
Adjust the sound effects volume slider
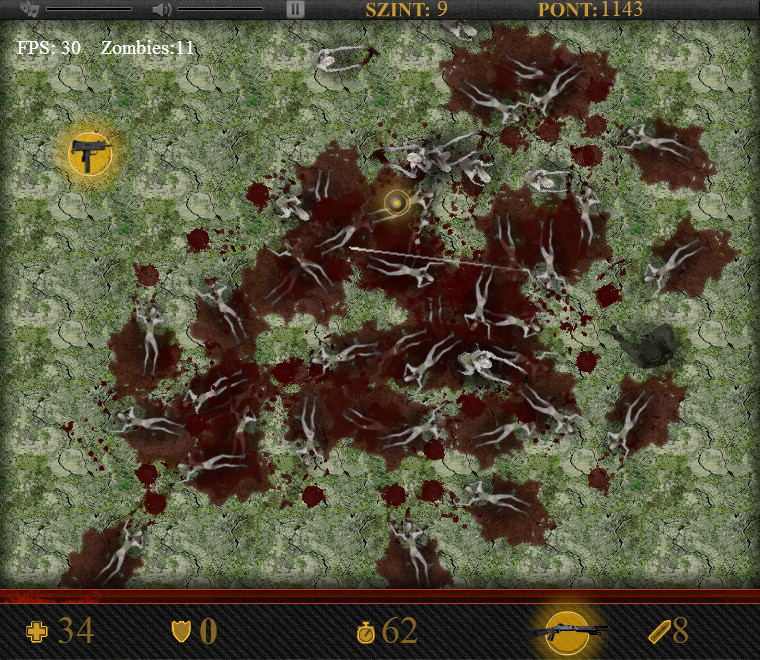[x=220, y=9]
